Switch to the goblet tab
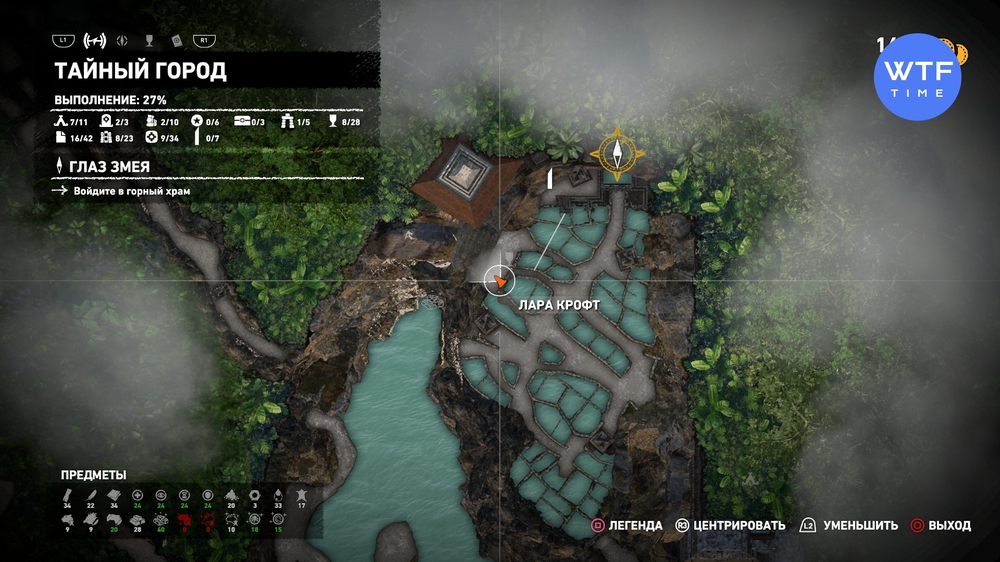Screen dimensions: 1000x562 148,41
